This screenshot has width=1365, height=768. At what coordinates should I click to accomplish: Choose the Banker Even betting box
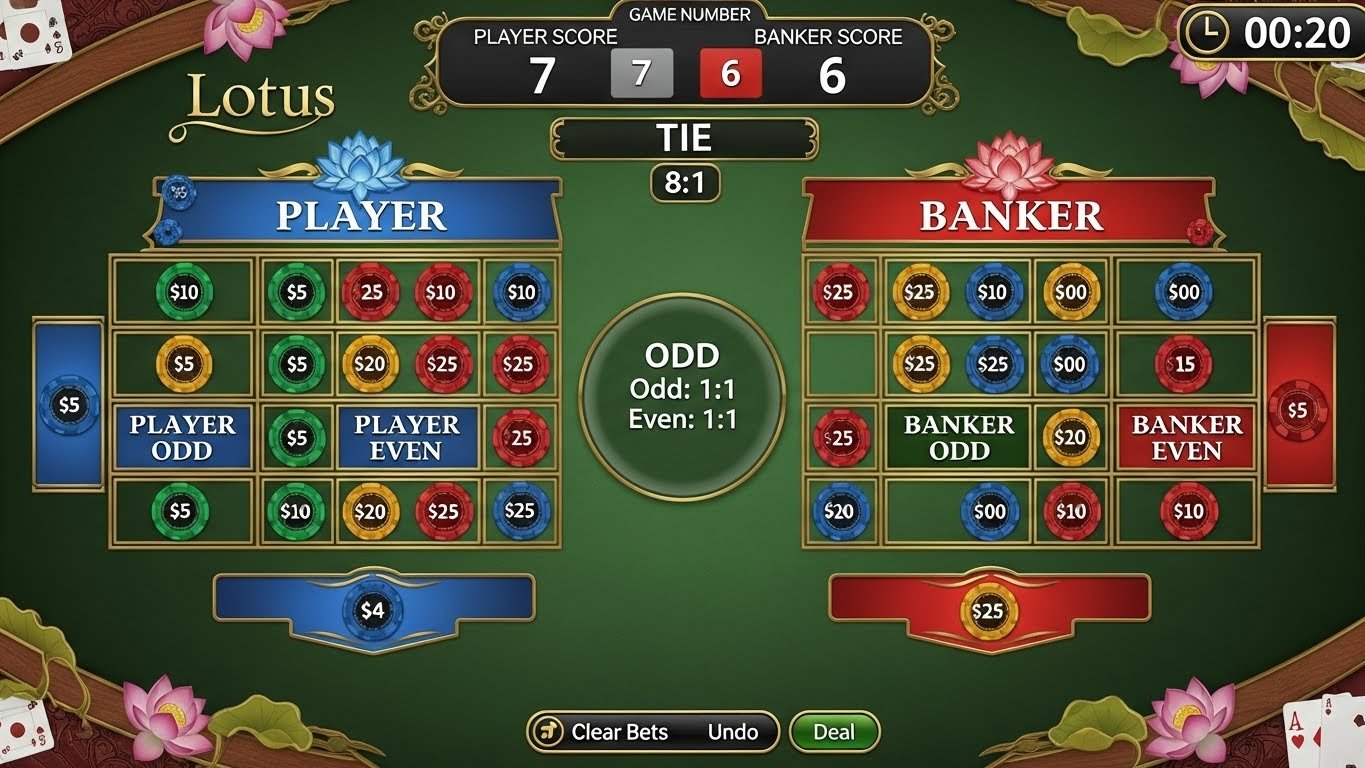point(1186,438)
